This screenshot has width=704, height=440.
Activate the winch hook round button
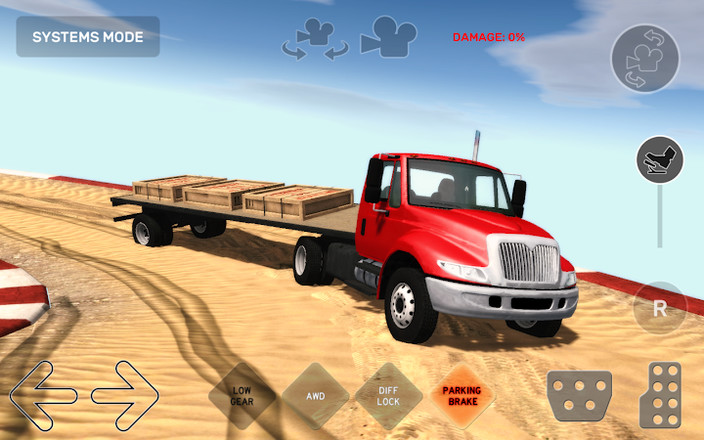(x=660, y=159)
